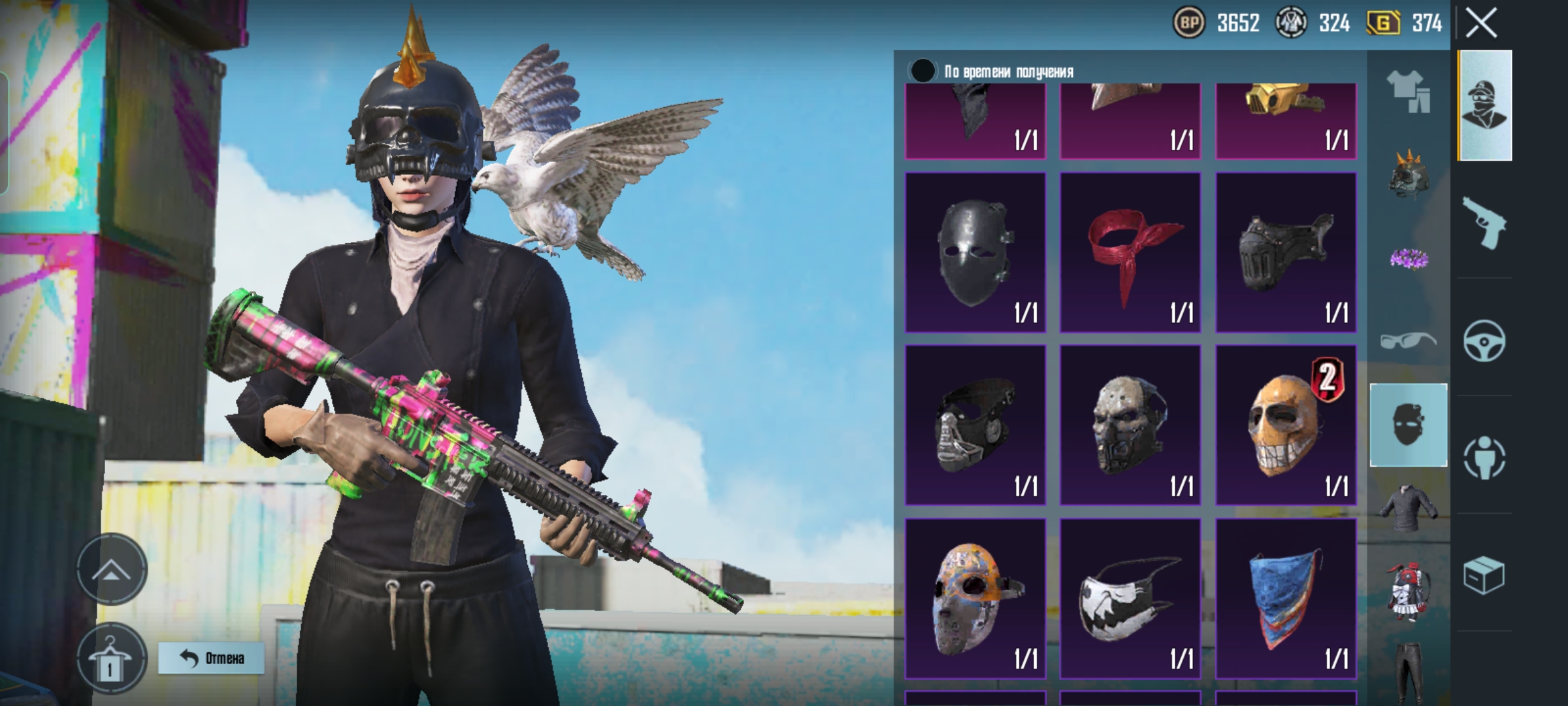Open the crate box tab
This screenshot has width=1568, height=706.
pos(1484,575)
